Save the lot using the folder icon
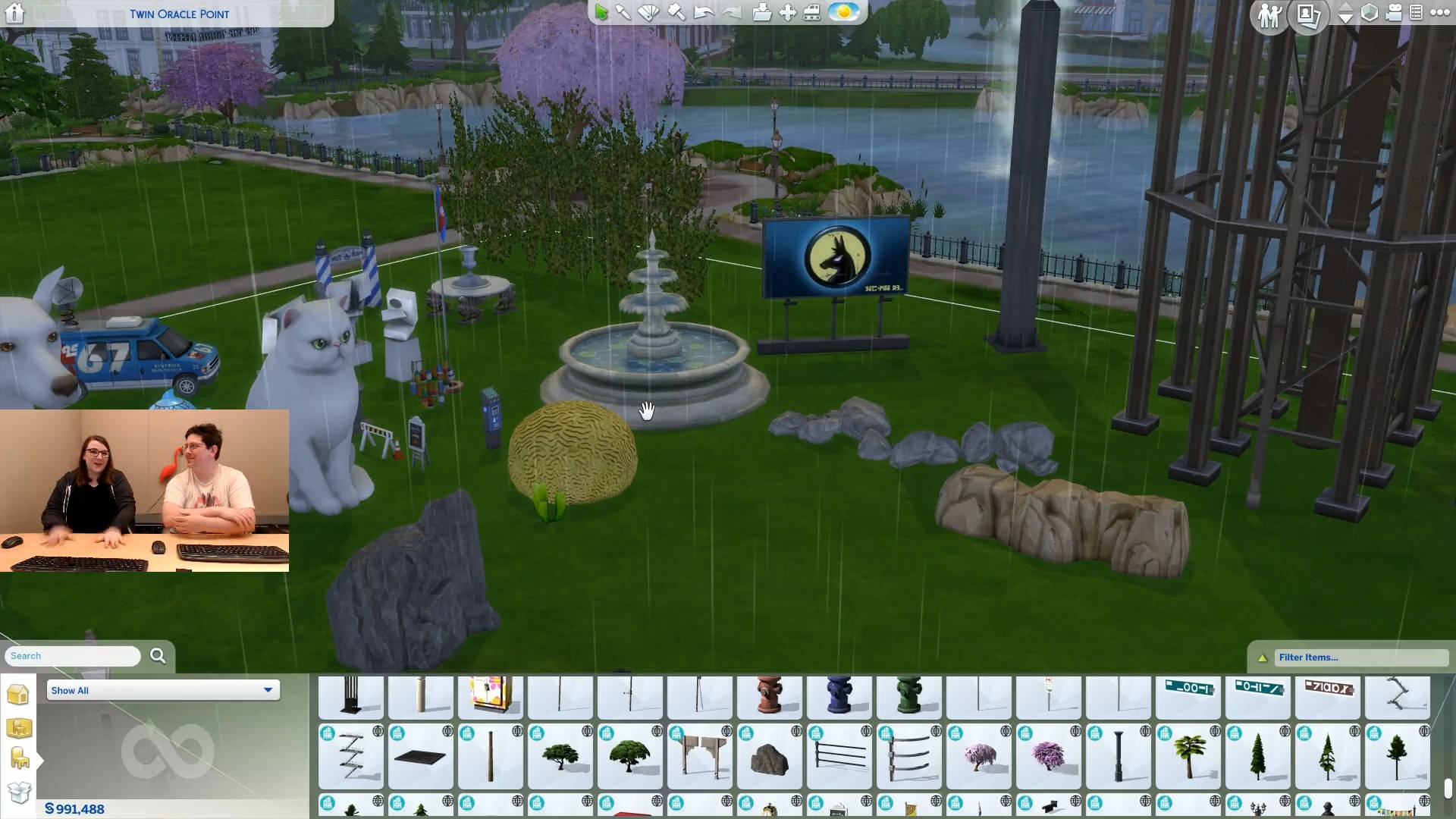The width and height of the screenshot is (1456, 819). pyautogui.click(x=762, y=12)
